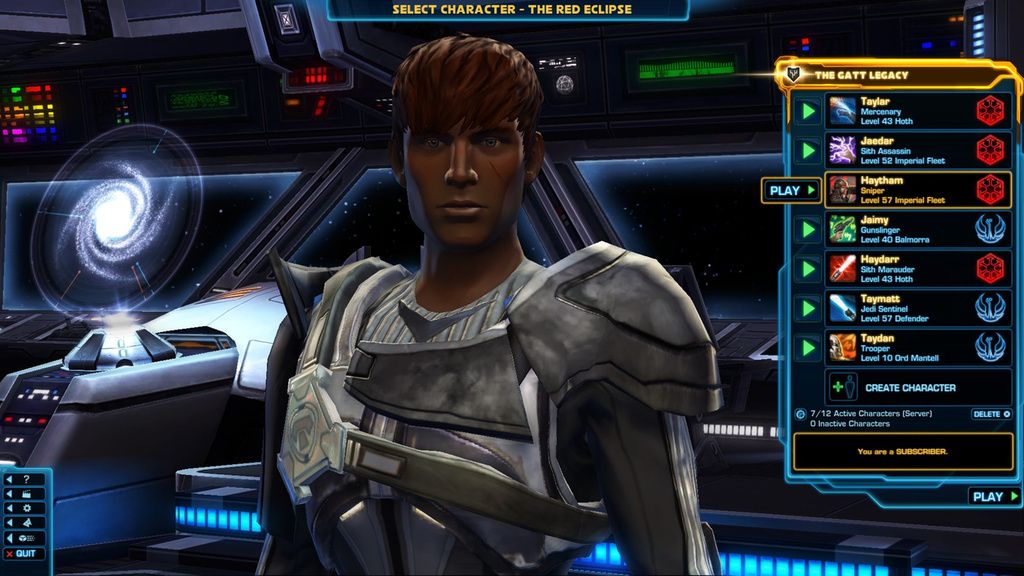Click the green play arrow next to Taydan
The image size is (1024, 576).
point(808,348)
